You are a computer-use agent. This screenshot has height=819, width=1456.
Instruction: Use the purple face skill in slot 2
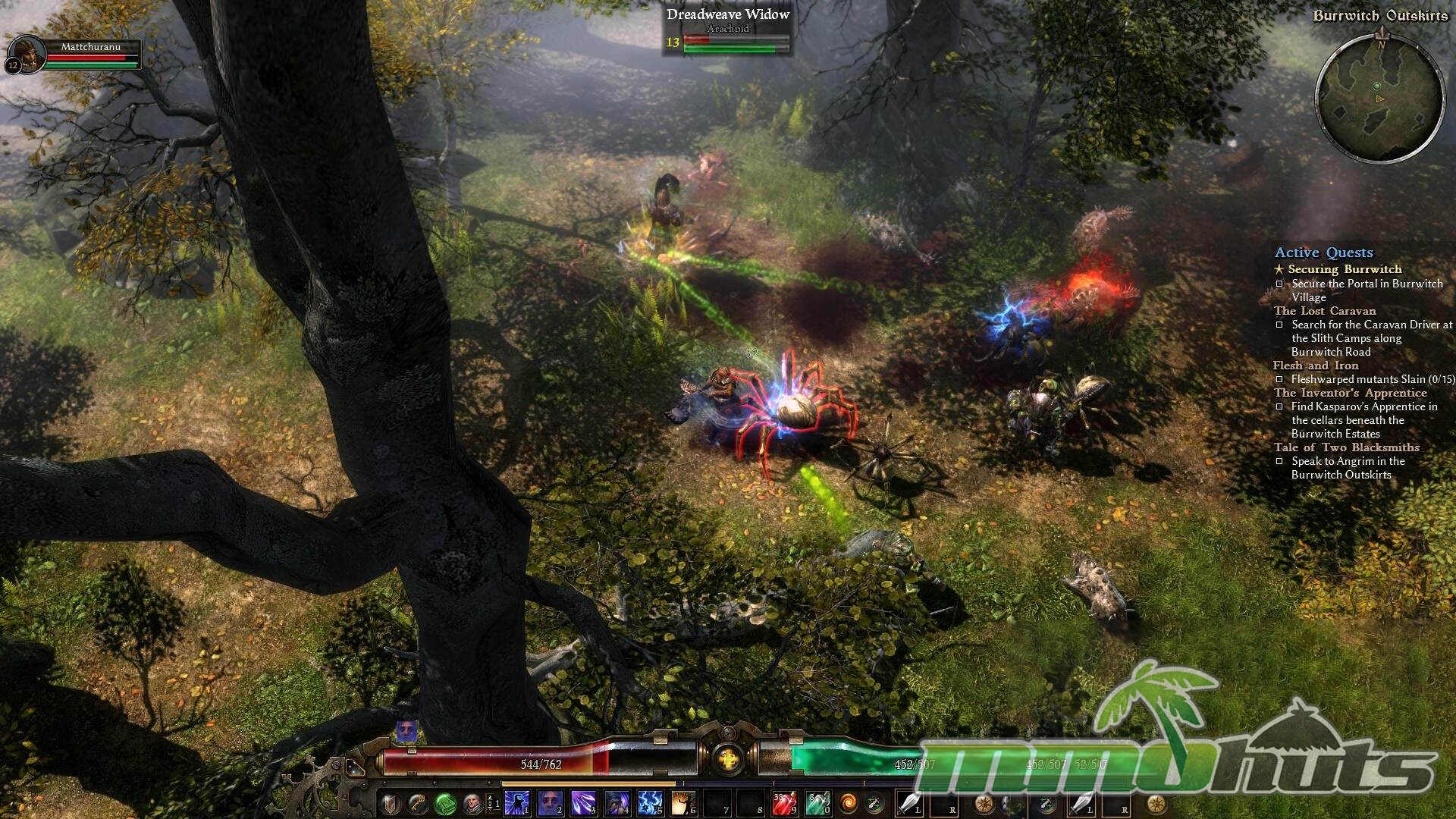551,803
